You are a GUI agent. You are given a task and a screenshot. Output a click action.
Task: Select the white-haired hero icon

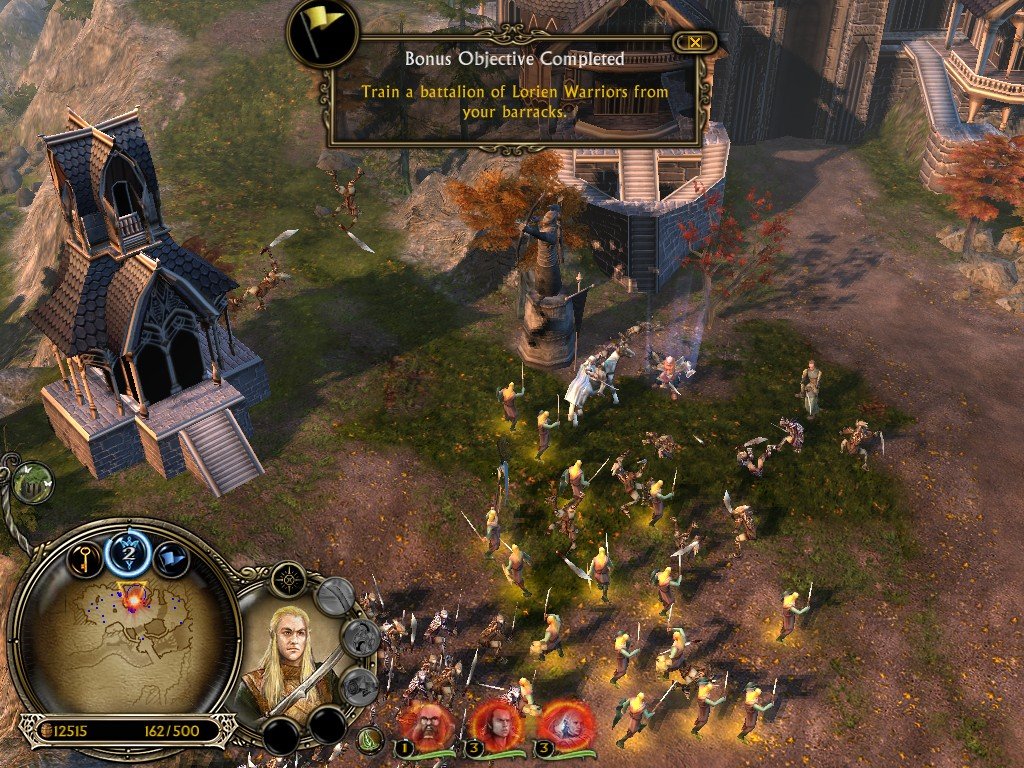click(566, 720)
